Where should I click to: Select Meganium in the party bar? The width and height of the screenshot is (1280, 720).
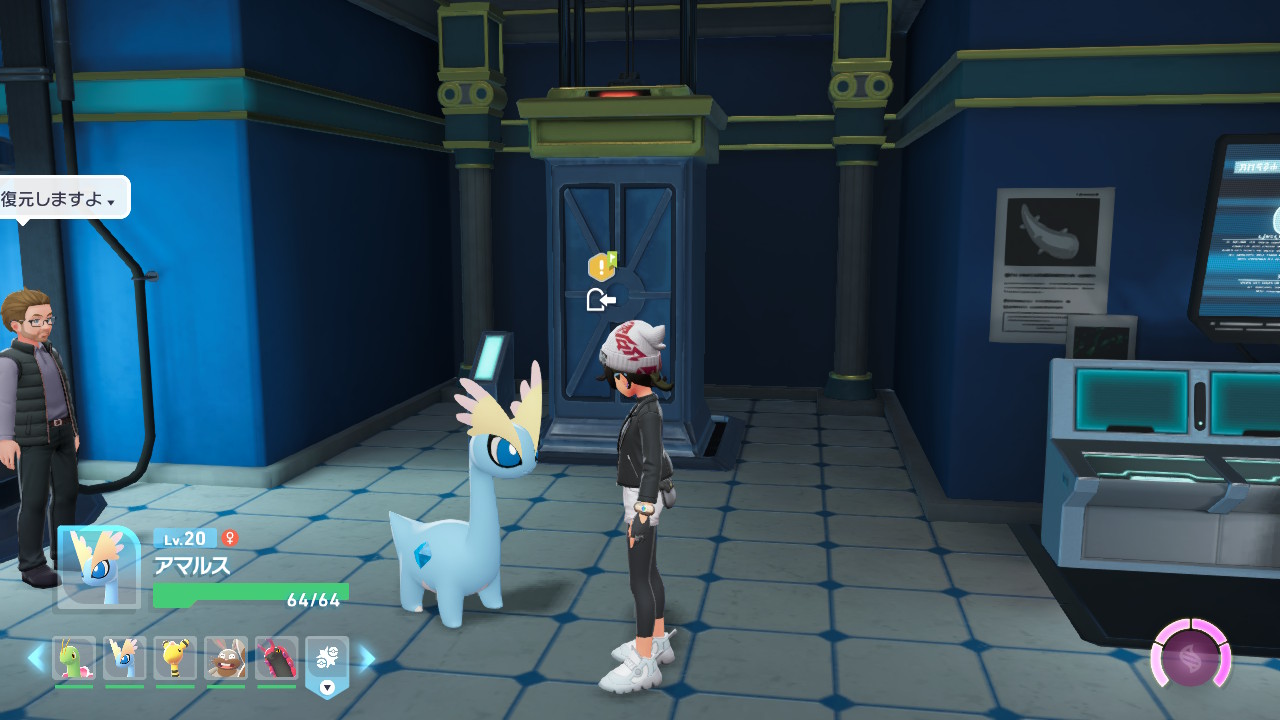pos(74,658)
